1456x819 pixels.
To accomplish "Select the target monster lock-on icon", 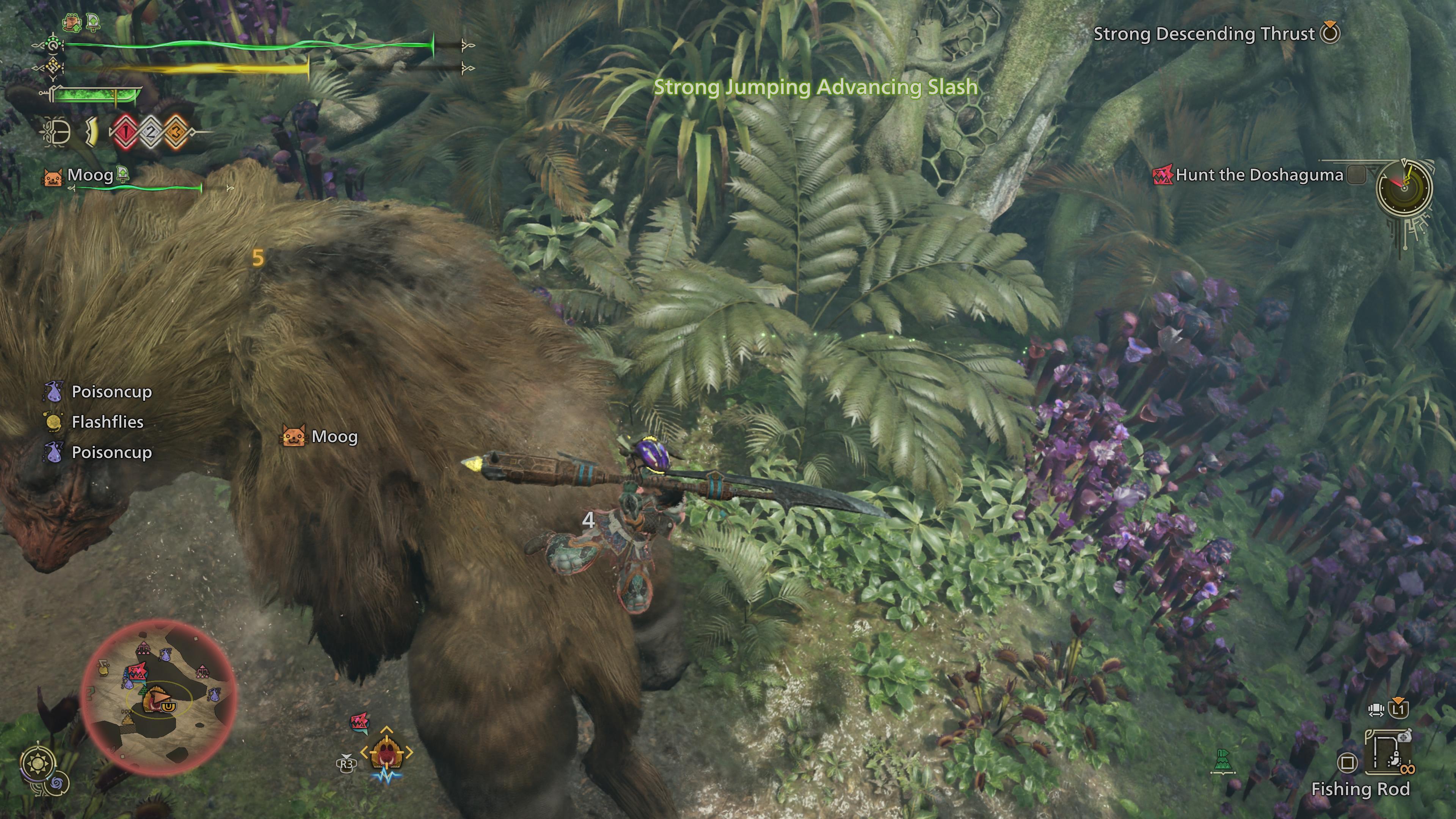I will tap(387, 752).
